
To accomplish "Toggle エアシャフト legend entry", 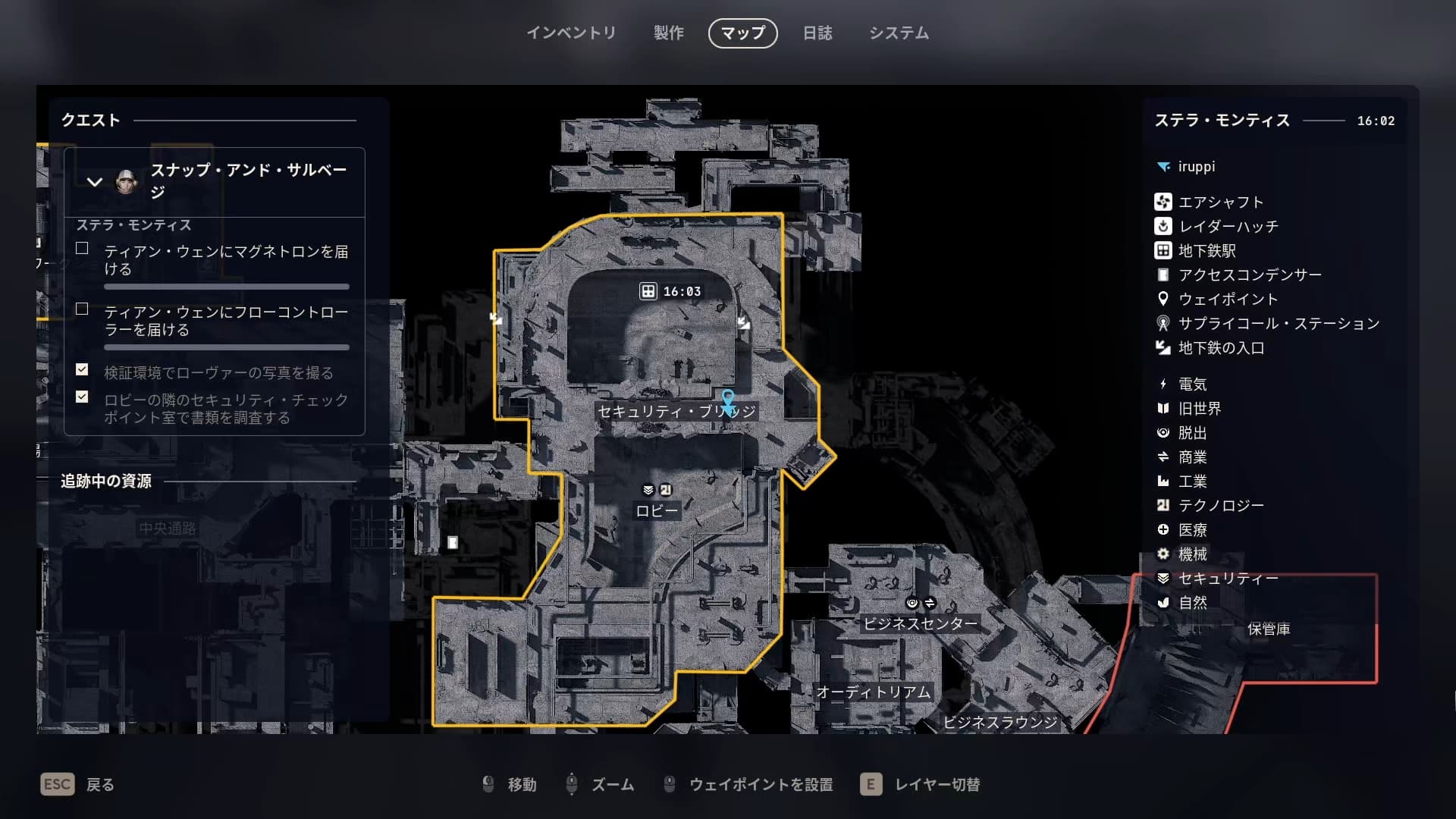I will click(1219, 202).
